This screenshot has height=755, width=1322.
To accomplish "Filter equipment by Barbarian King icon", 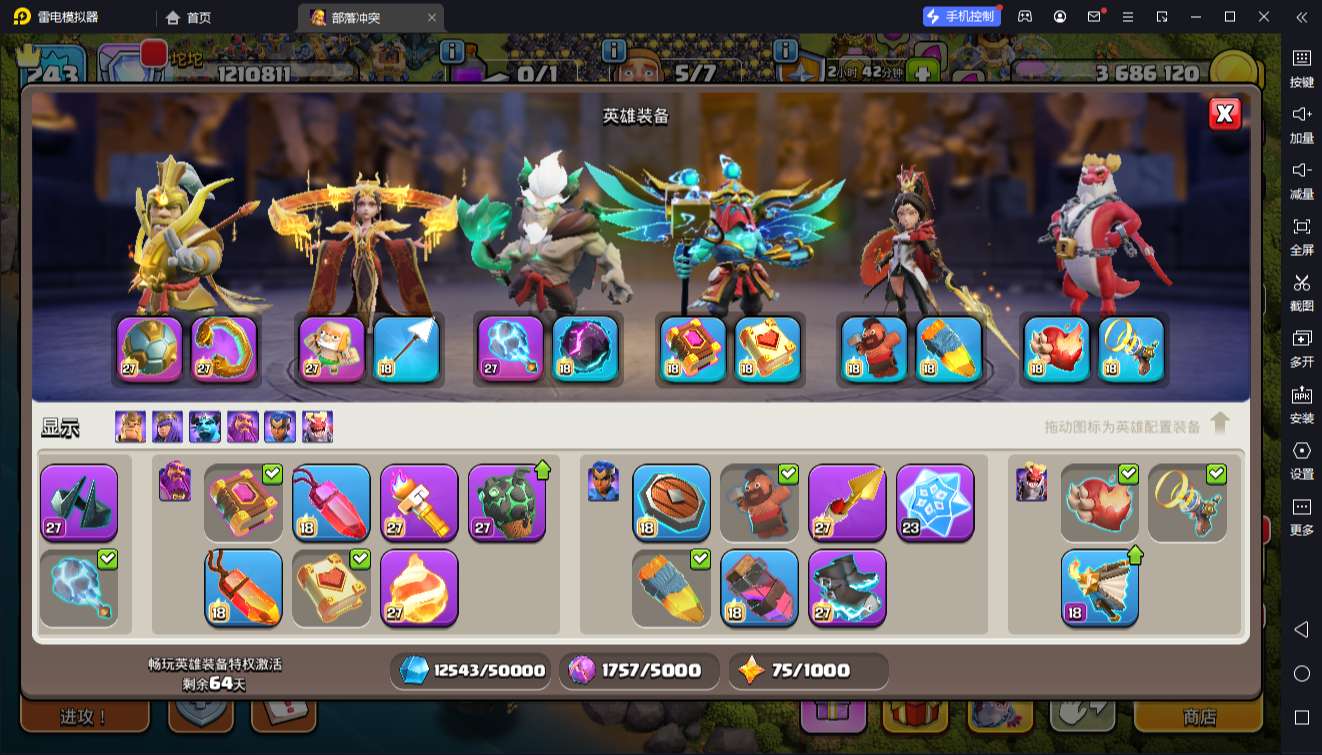I will pos(130,427).
